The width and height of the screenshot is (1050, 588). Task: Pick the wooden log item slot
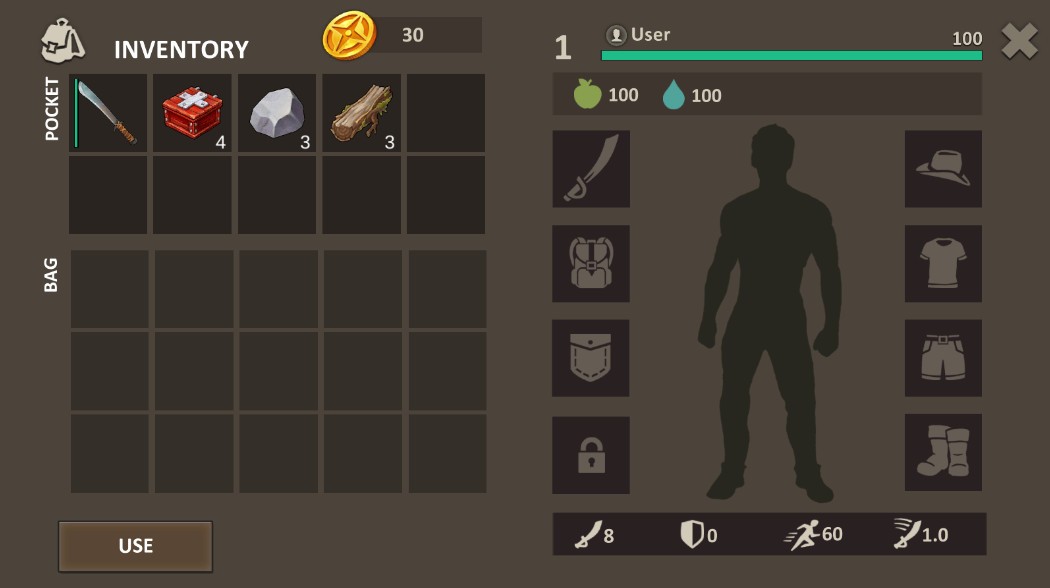click(x=361, y=113)
